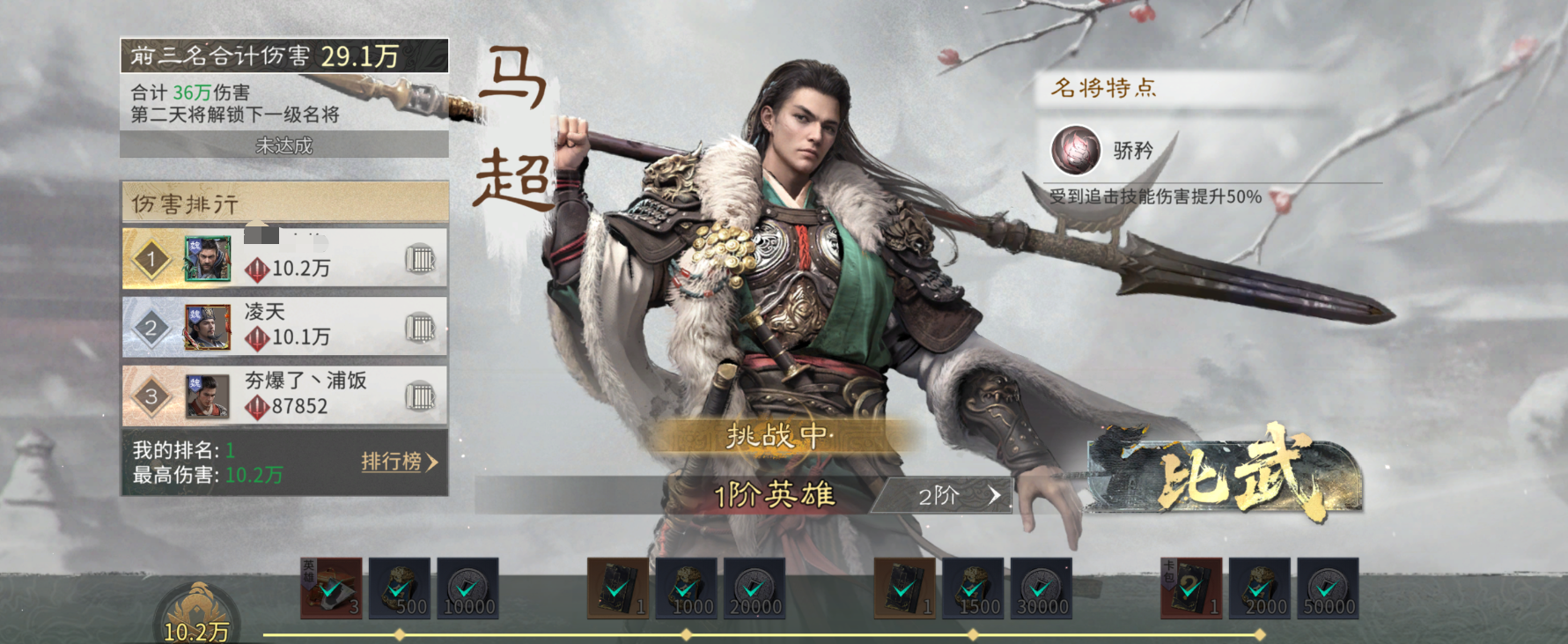1568x644 pixels.
Task: Open the 骄矜 trait skill icon
Action: (x=1076, y=150)
